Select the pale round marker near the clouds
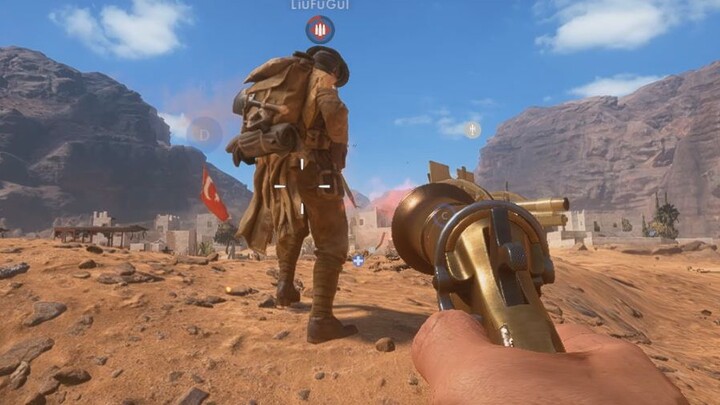 pos(472,129)
